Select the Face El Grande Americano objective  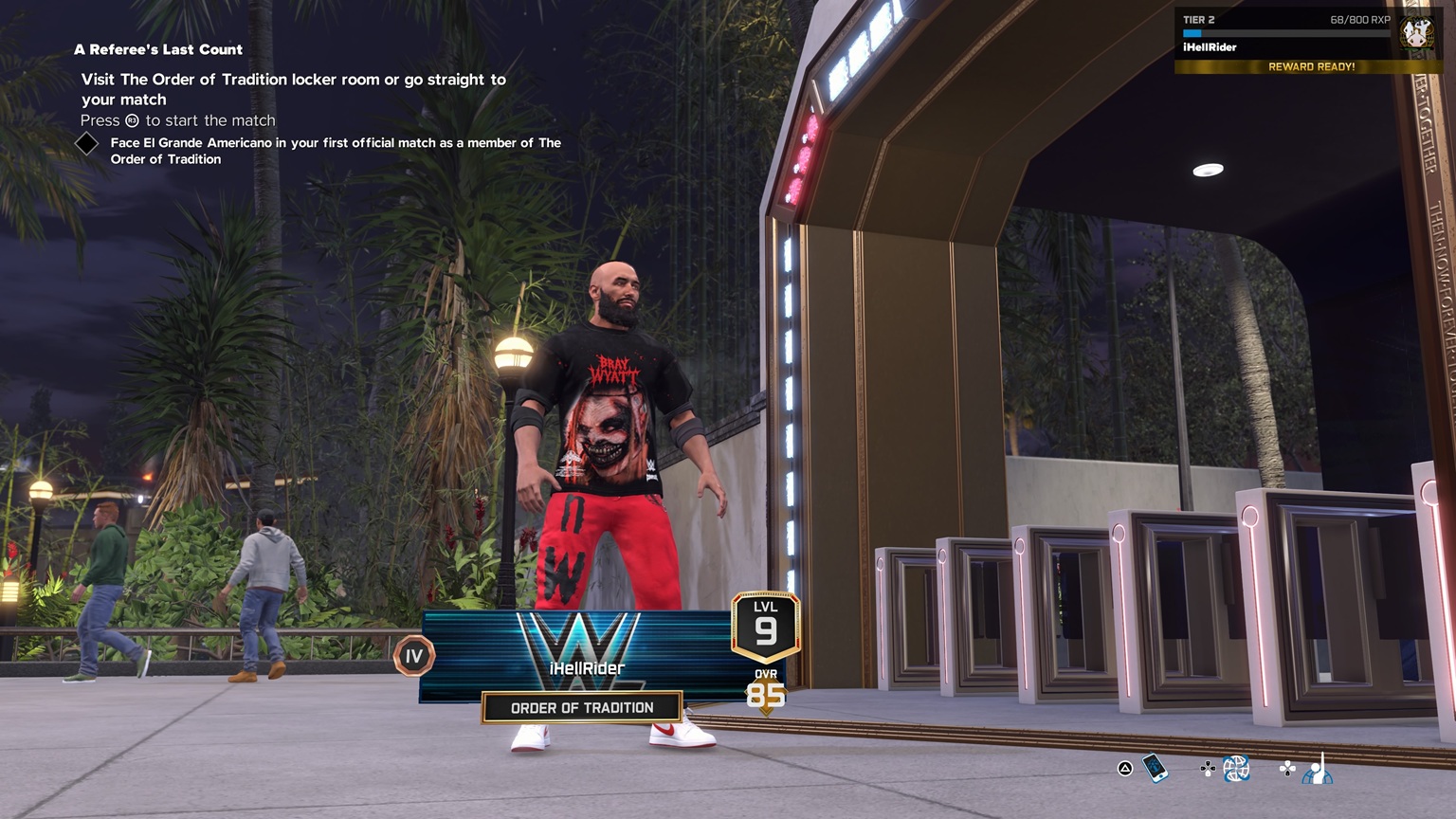[335, 151]
